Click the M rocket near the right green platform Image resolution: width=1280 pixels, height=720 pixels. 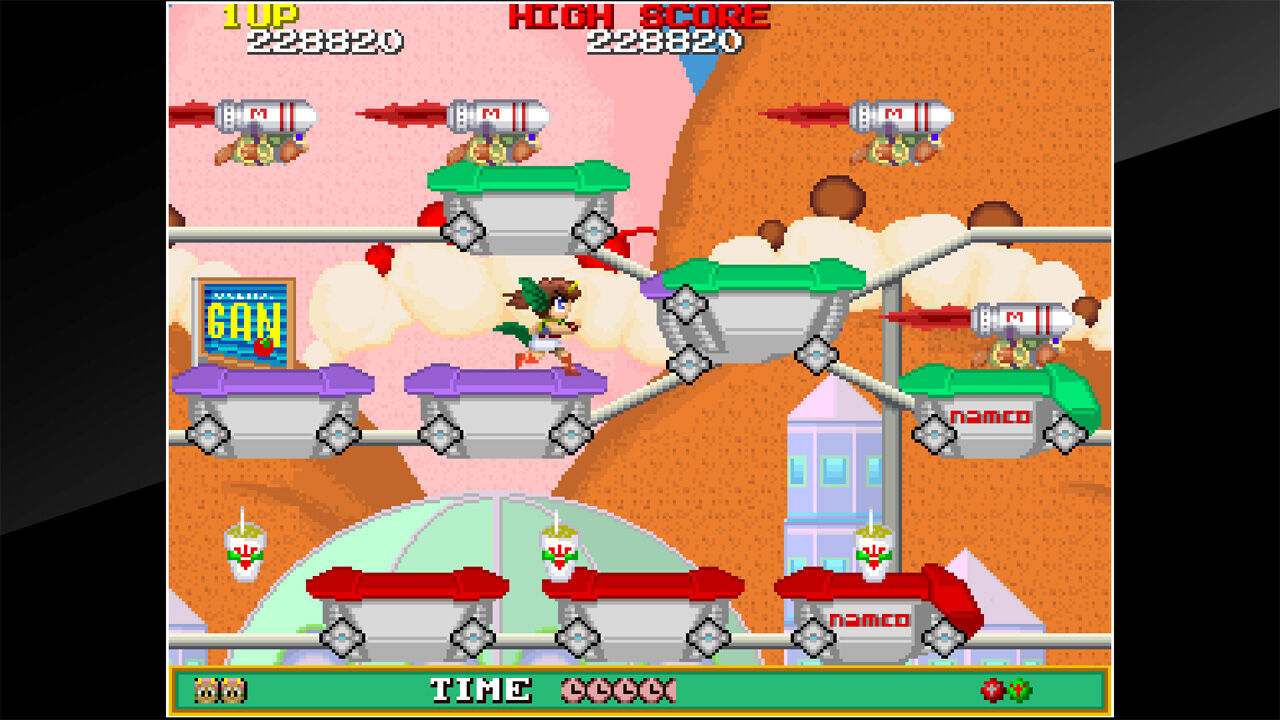(x=1022, y=320)
